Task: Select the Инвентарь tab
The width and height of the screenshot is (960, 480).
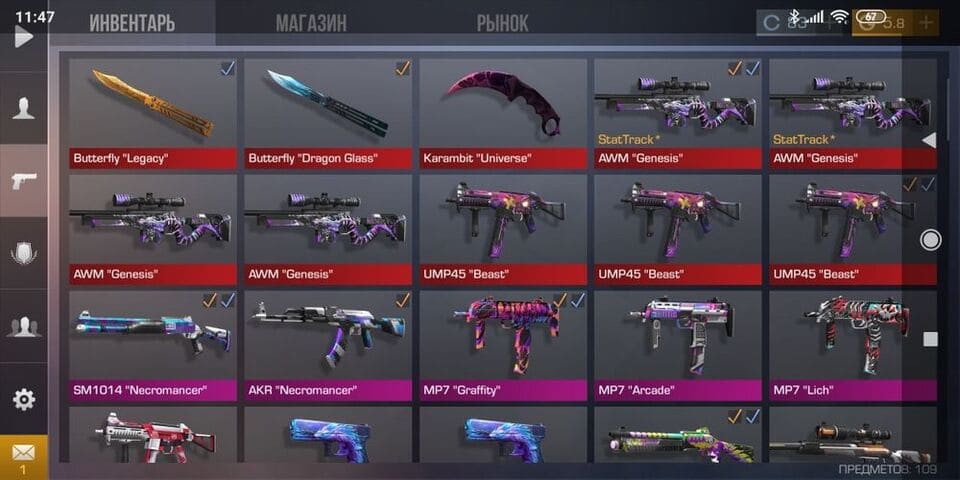Action: 131,22
